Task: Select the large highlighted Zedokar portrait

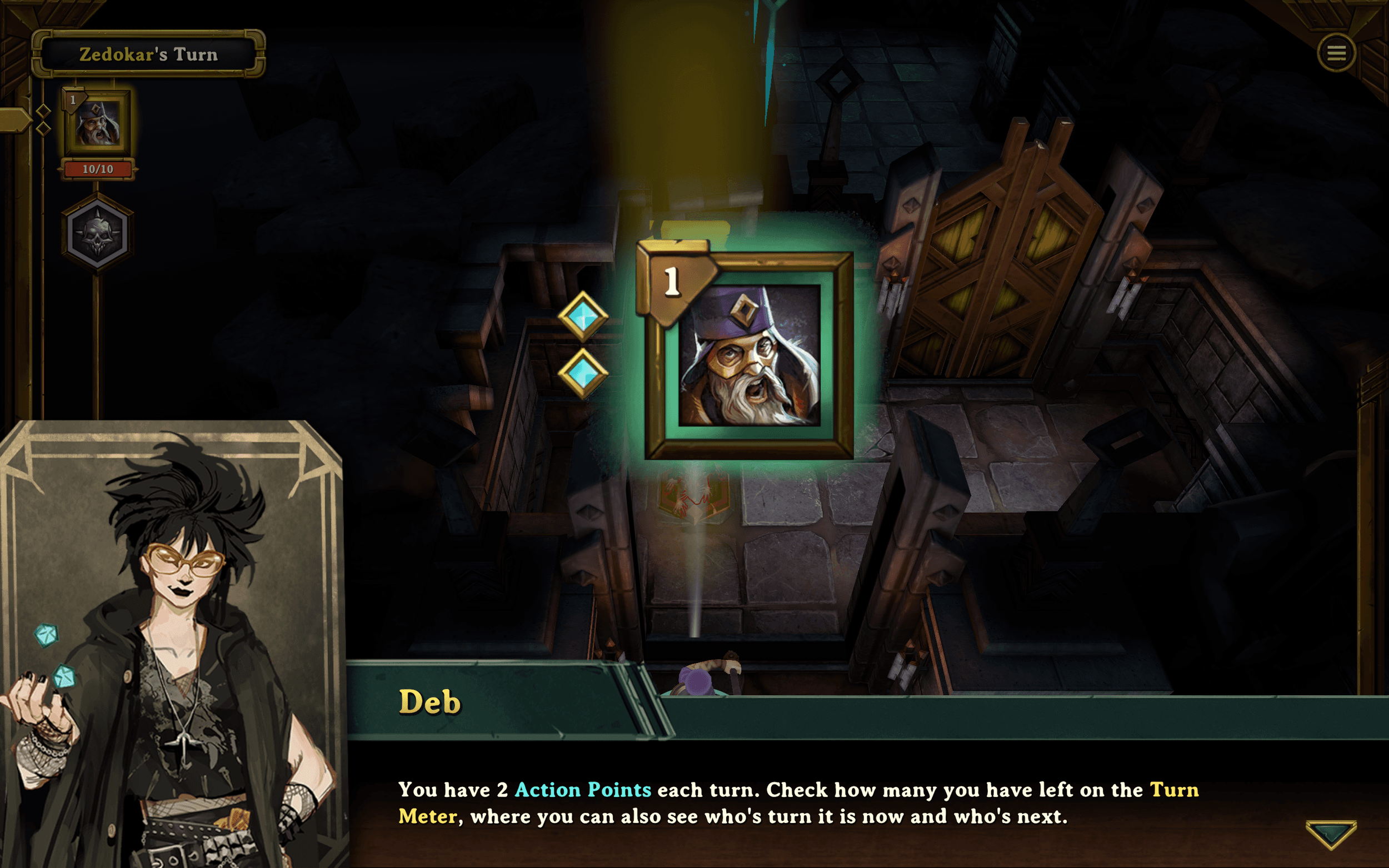Action: [749, 355]
